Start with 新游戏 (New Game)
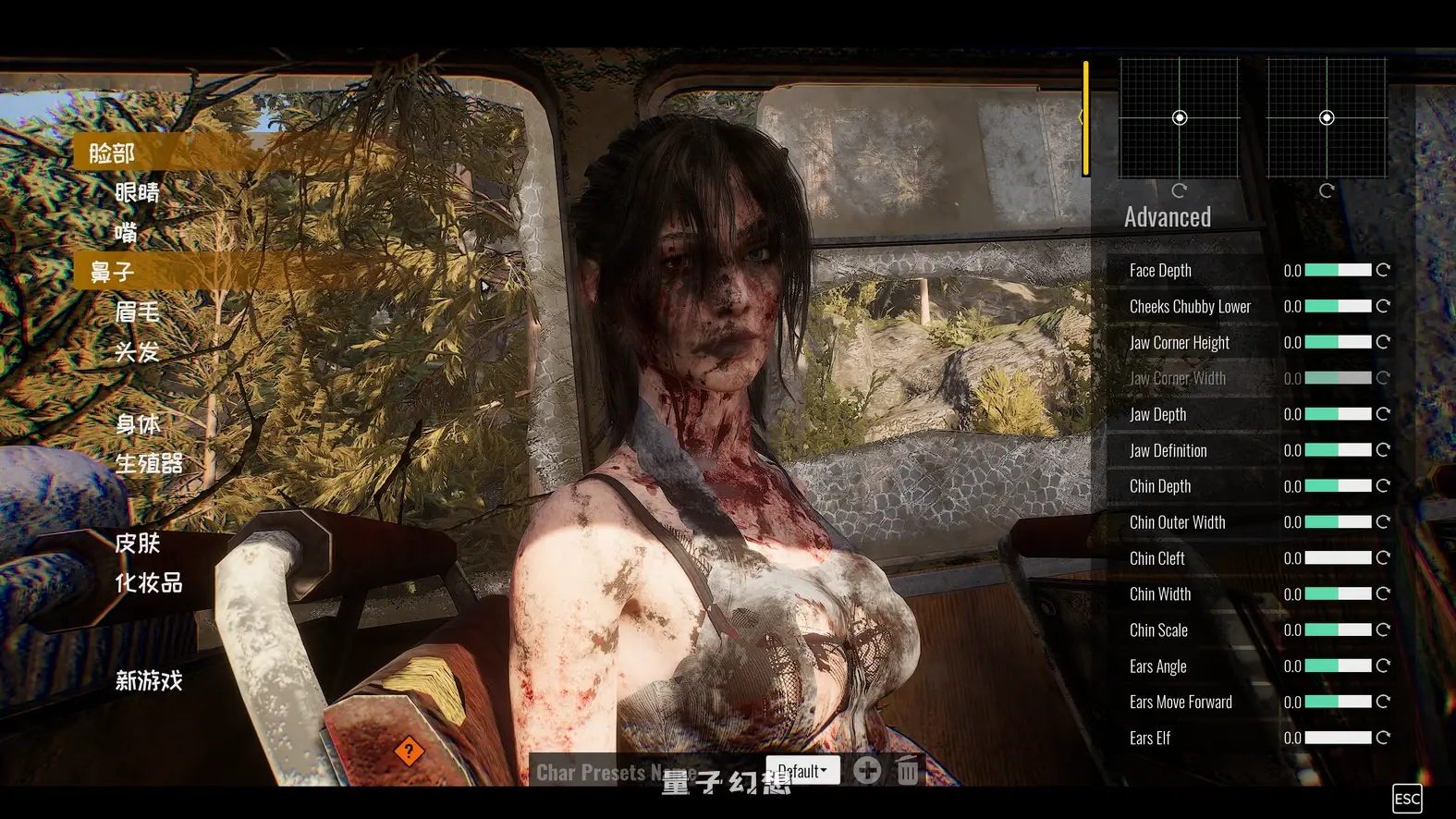 [x=149, y=681]
